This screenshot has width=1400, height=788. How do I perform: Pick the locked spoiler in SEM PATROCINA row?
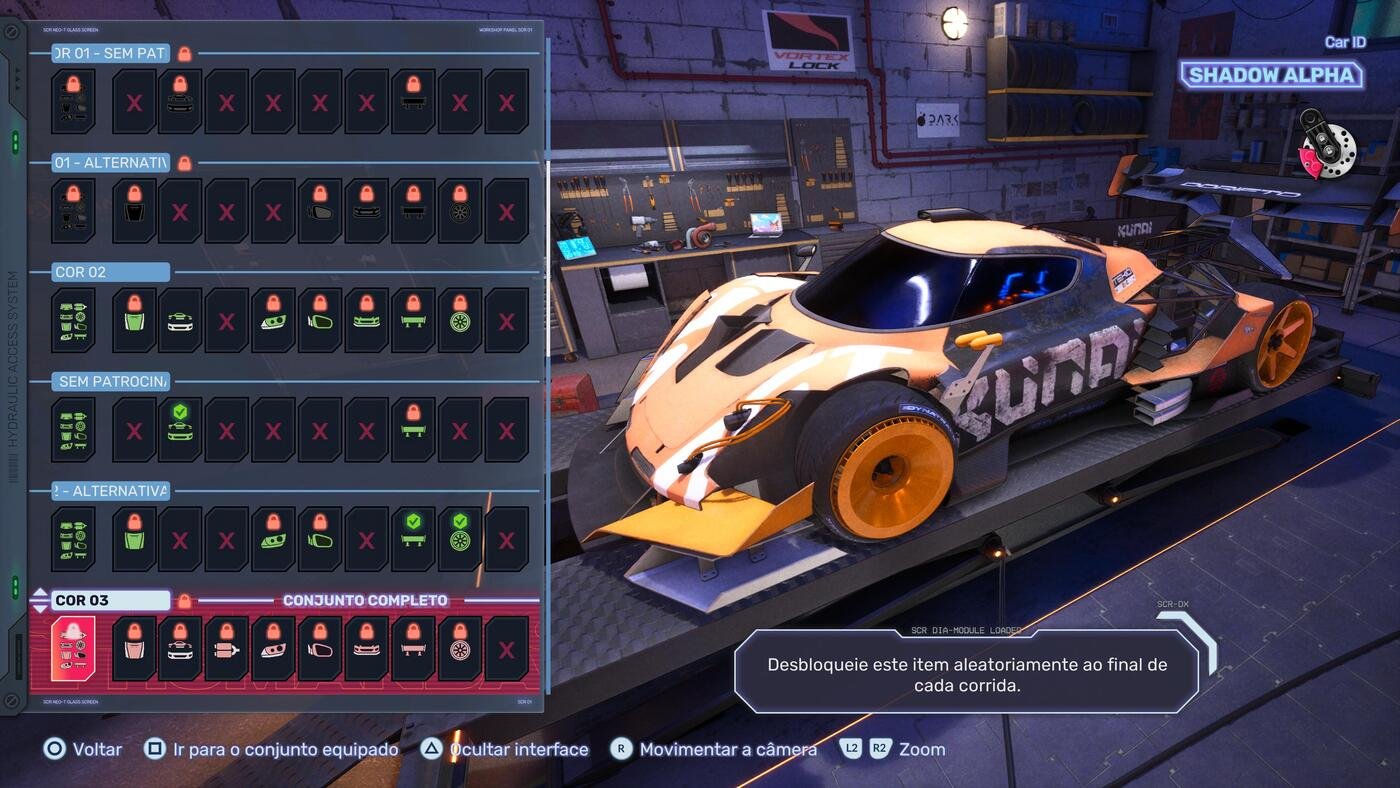click(413, 429)
